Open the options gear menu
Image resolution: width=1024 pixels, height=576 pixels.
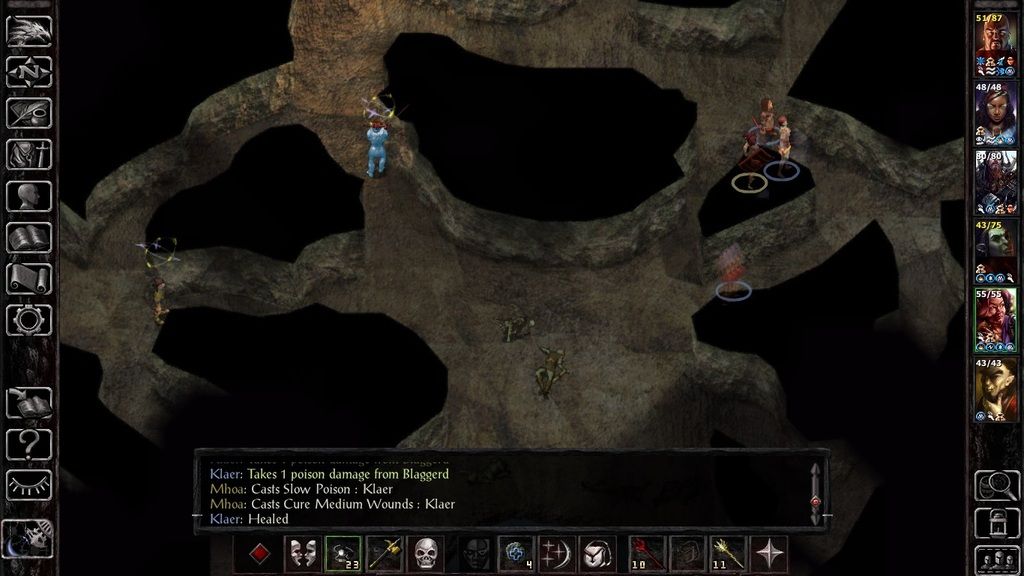point(29,320)
